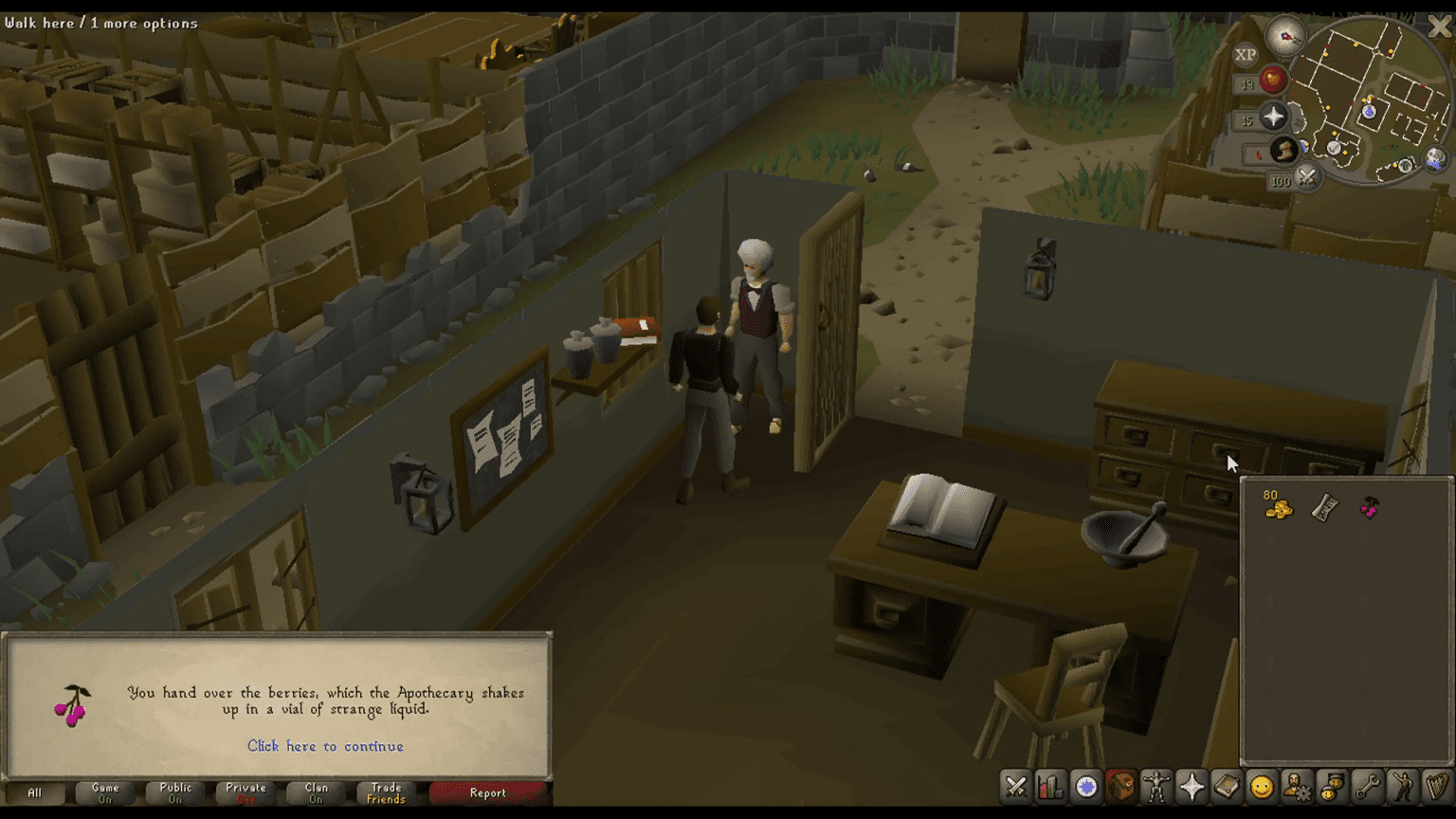Open the Combat Options tab
Image resolution: width=1456 pixels, height=819 pixels.
(1016, 787)
